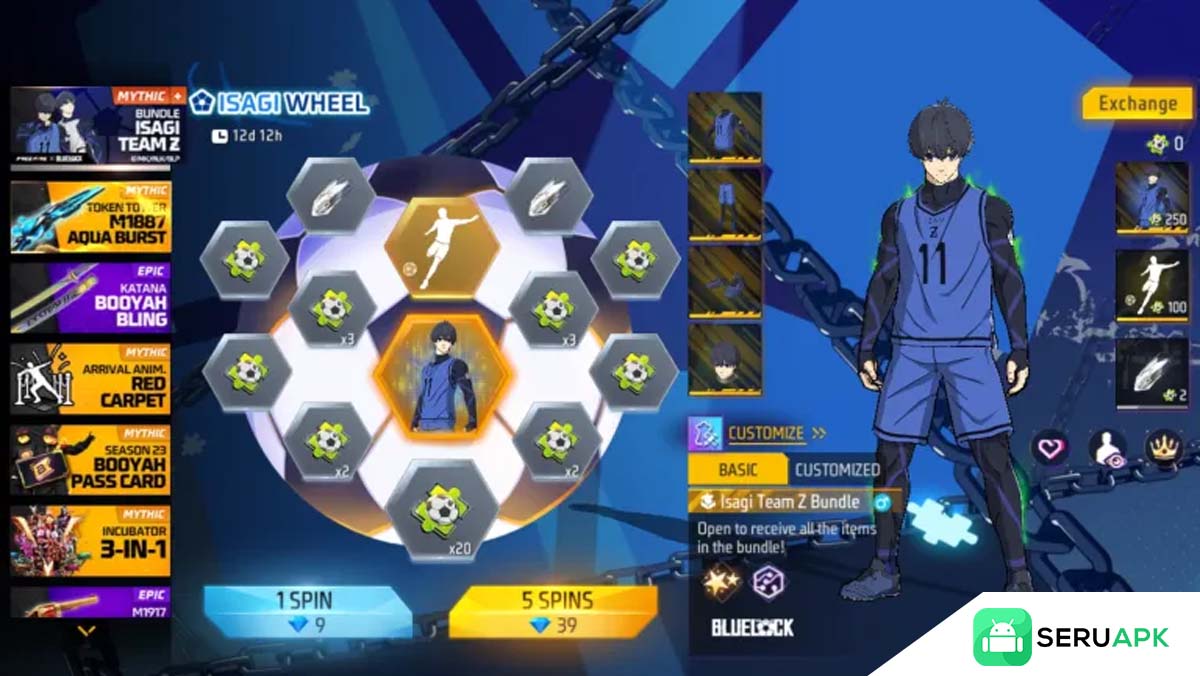Expand the event list with the down arrow
The height and width of the screenshot is (676, 1200).
tap(87, 631)
